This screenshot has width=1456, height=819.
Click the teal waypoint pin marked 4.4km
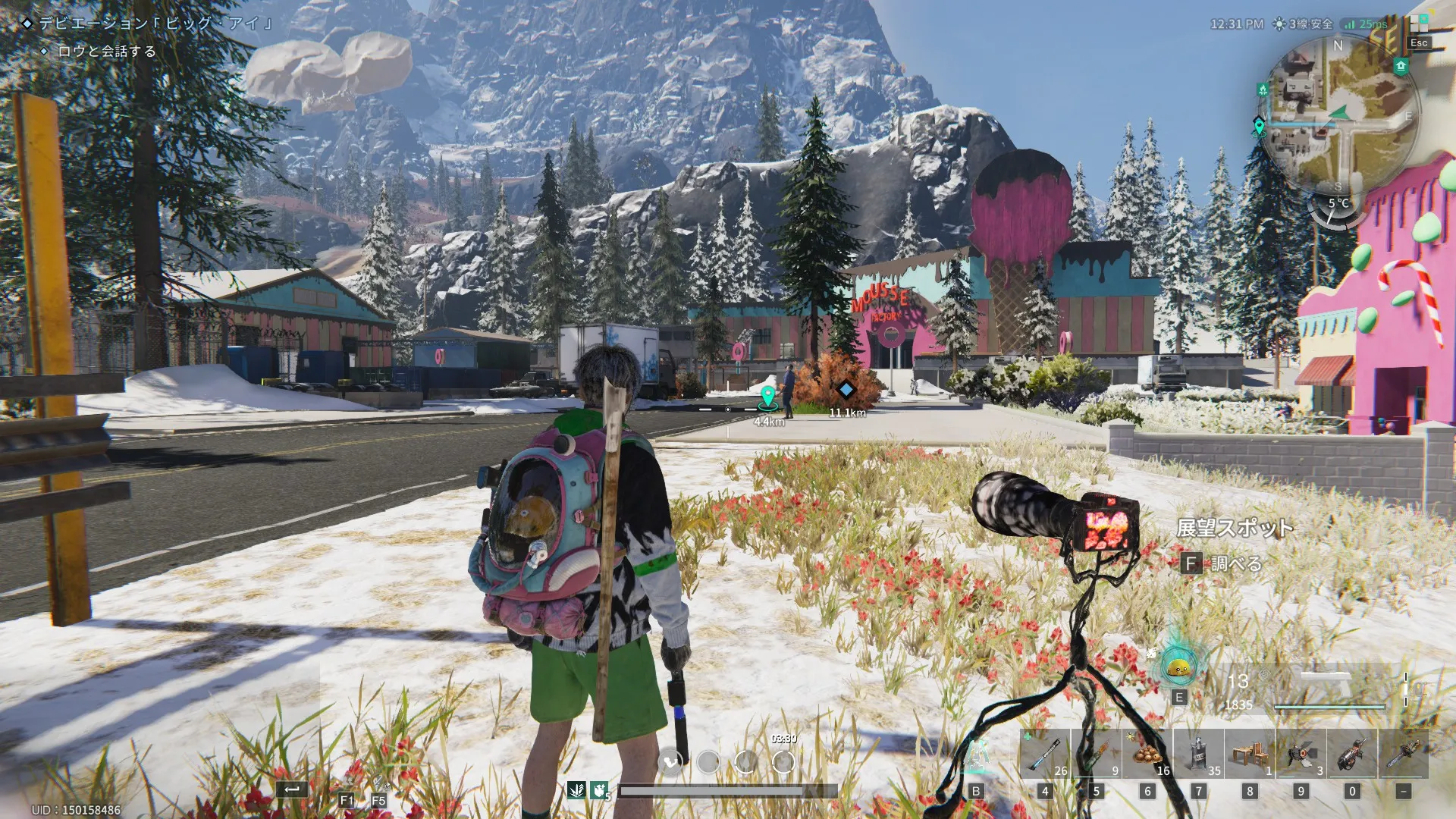768,397
